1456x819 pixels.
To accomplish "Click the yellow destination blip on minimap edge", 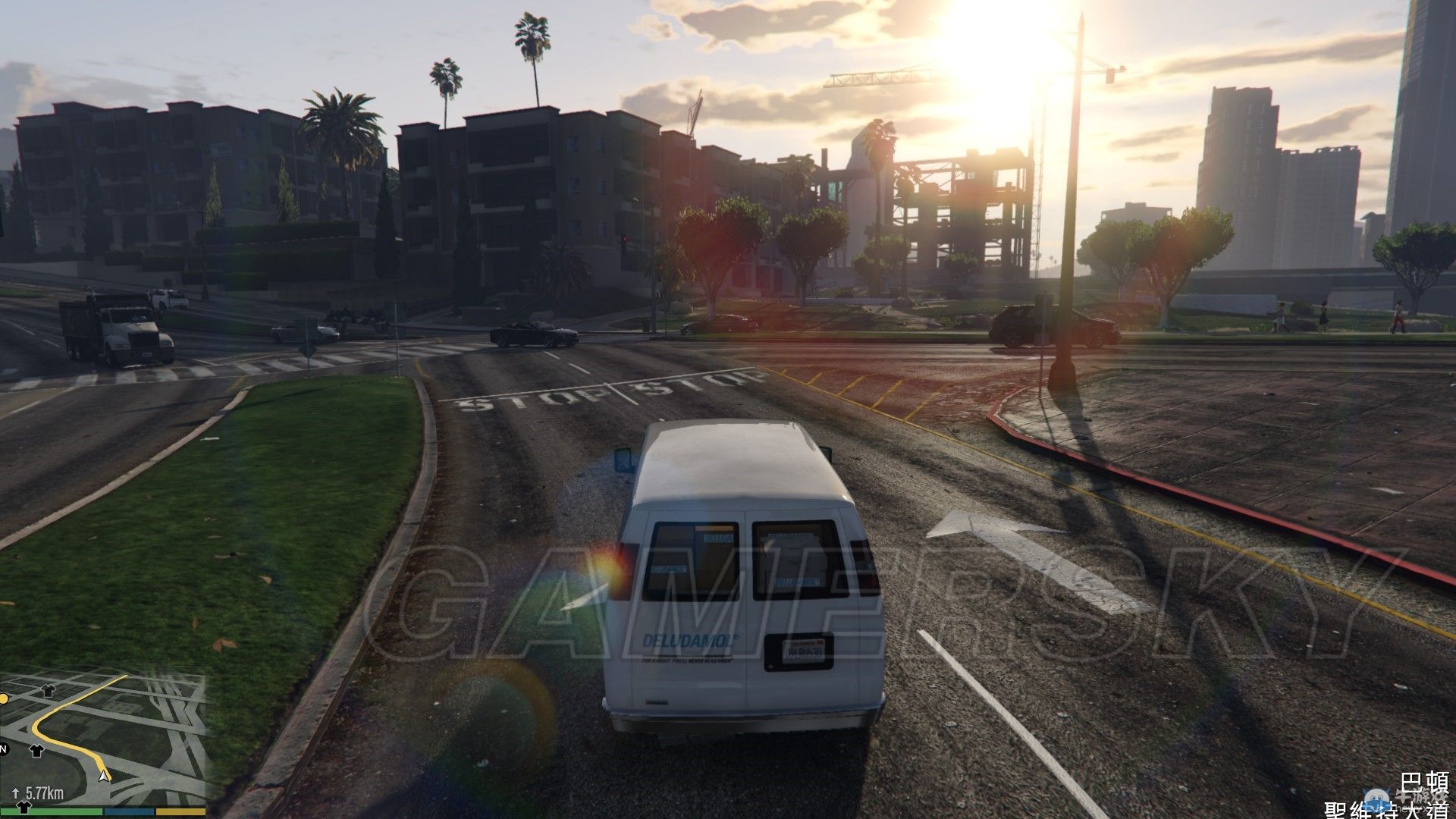I will pyautogui.click(x=4, y=699).
